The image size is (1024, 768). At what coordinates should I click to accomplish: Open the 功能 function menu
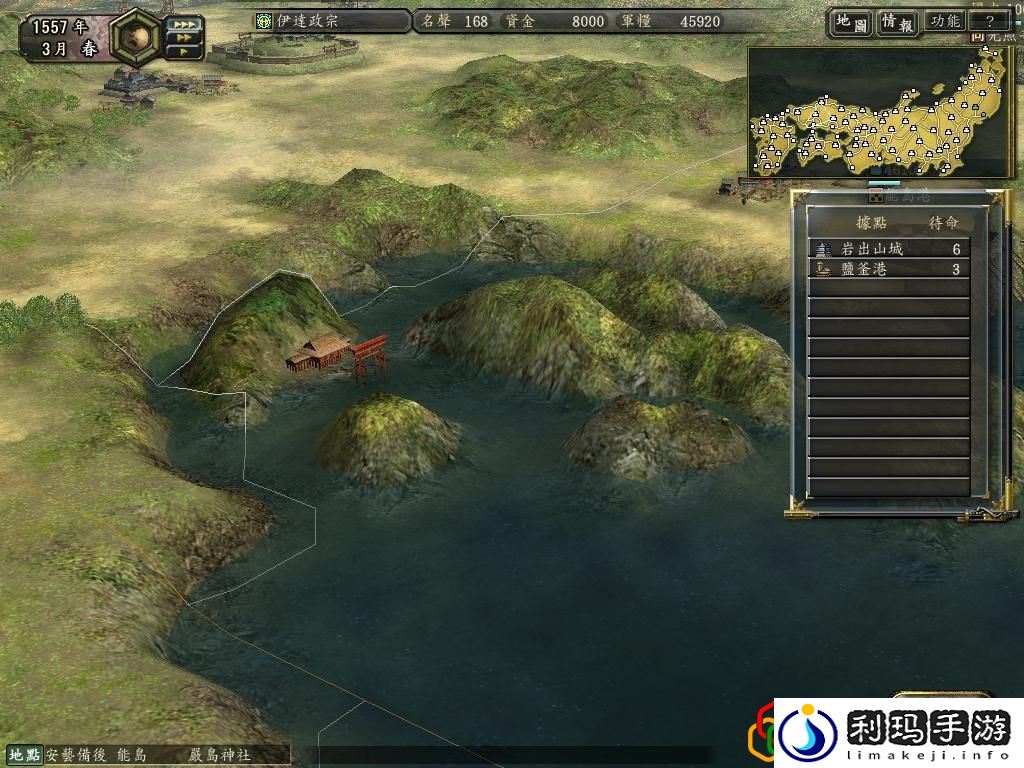click(x=944, y=22)
